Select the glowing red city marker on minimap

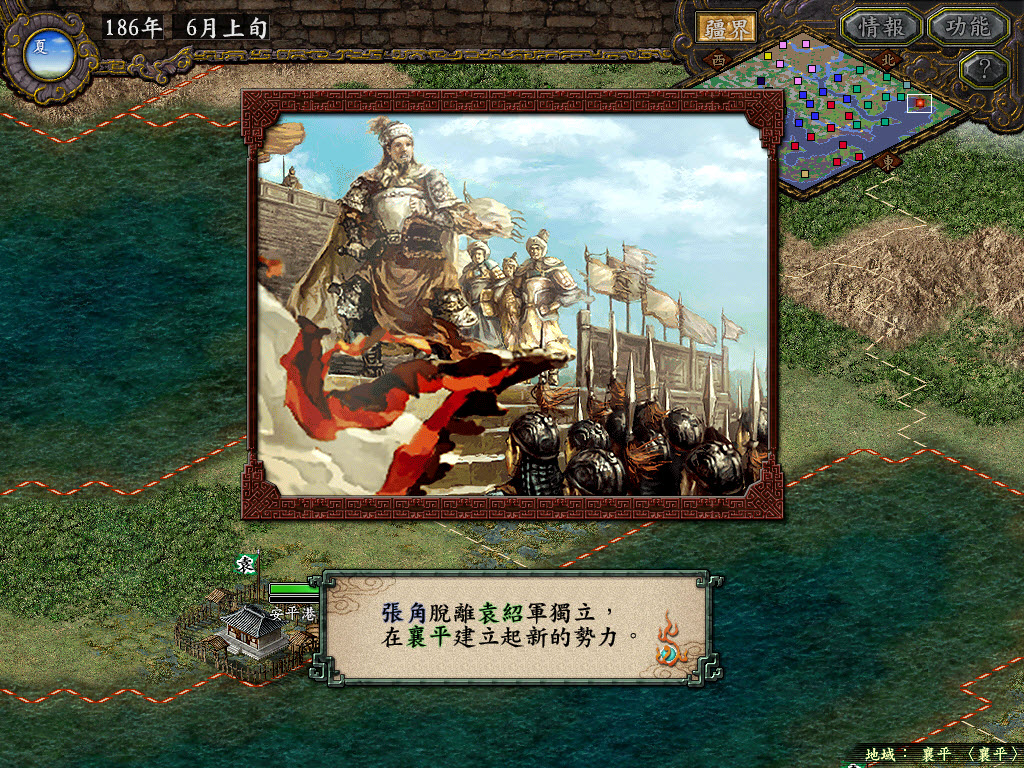[x=919, y=102]
